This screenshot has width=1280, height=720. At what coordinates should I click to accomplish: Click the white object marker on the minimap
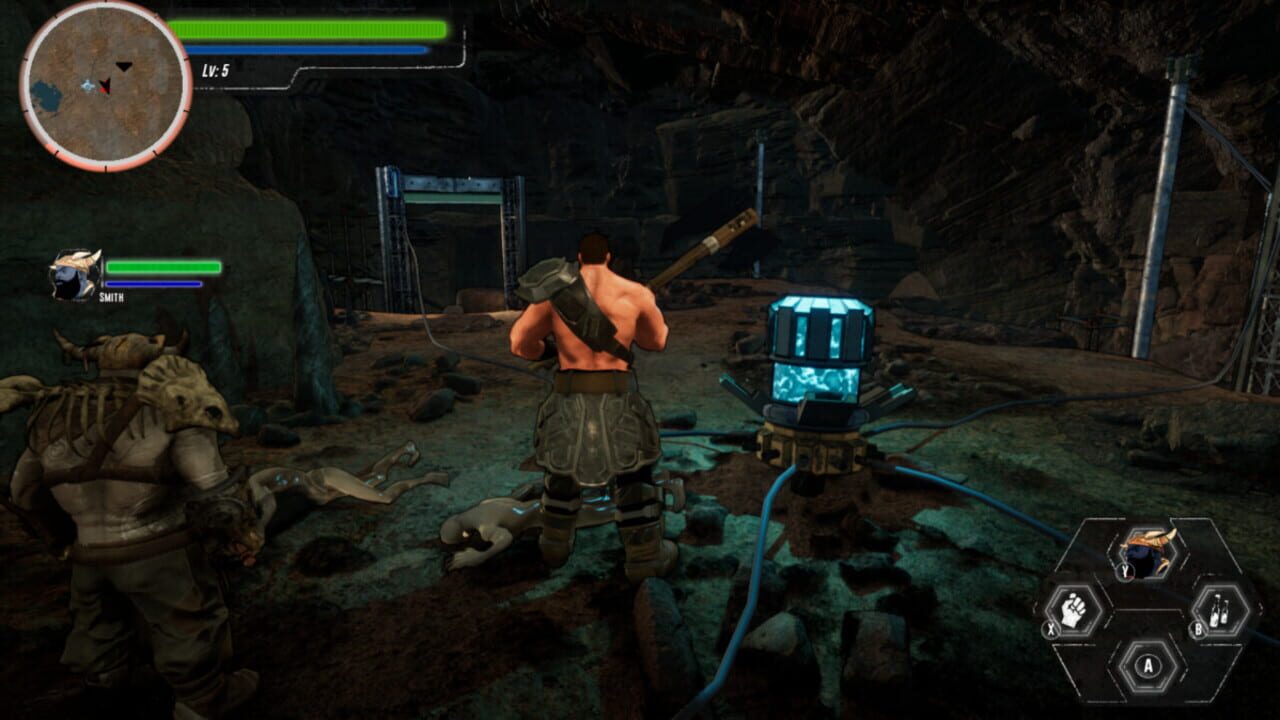[88, 86]
